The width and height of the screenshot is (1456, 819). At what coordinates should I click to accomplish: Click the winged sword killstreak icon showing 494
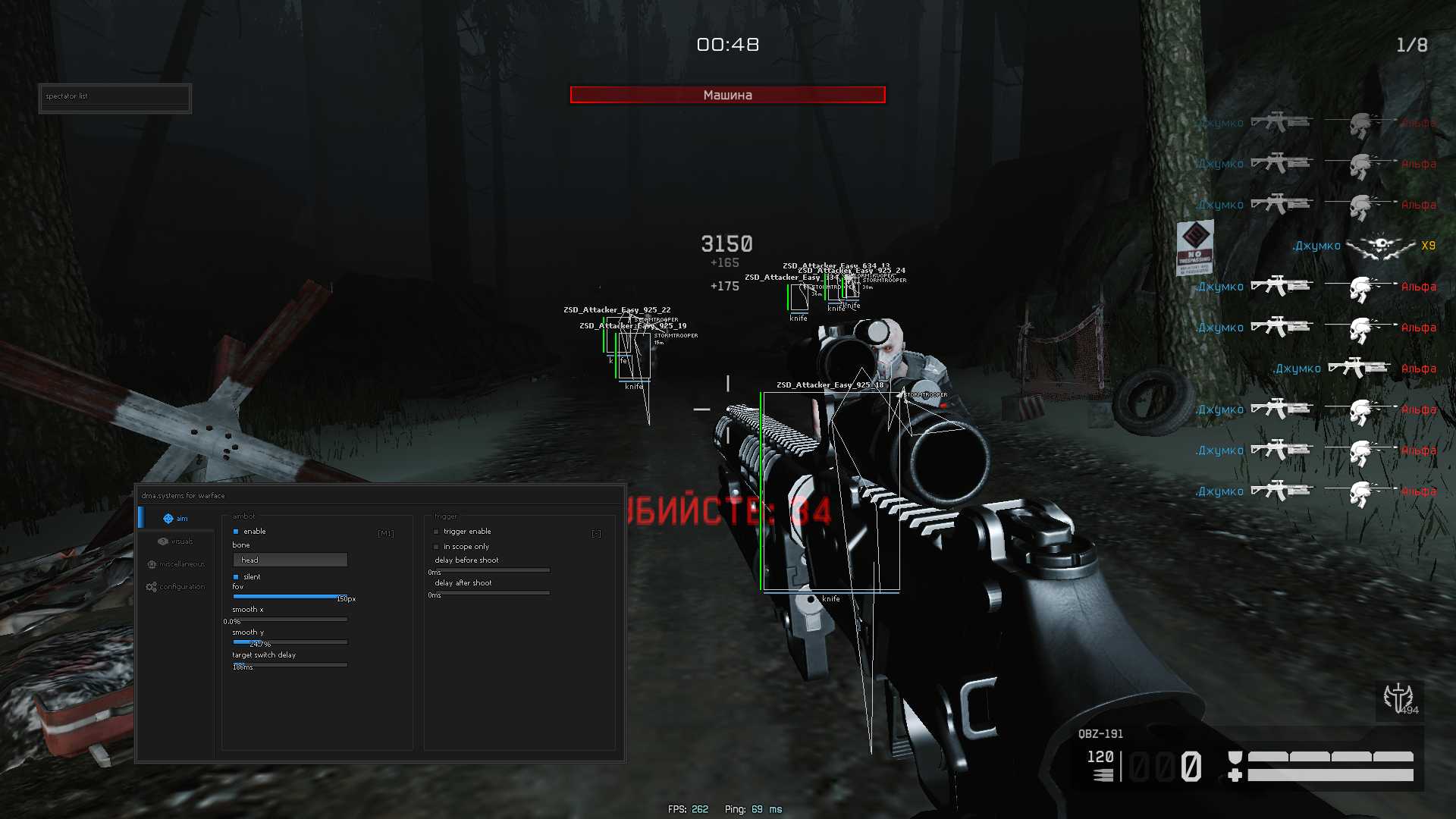pyautogui.click(x=1398, y=698)
